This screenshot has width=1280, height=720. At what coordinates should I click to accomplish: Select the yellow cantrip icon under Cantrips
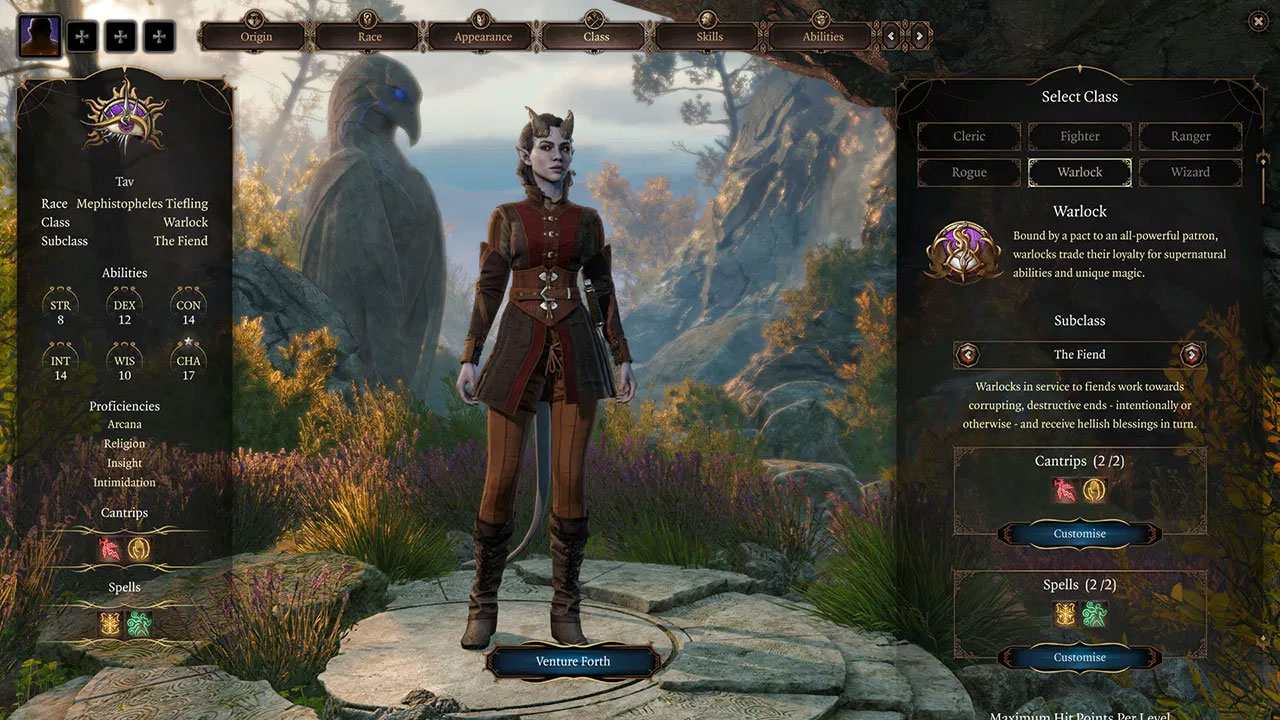1096,491
